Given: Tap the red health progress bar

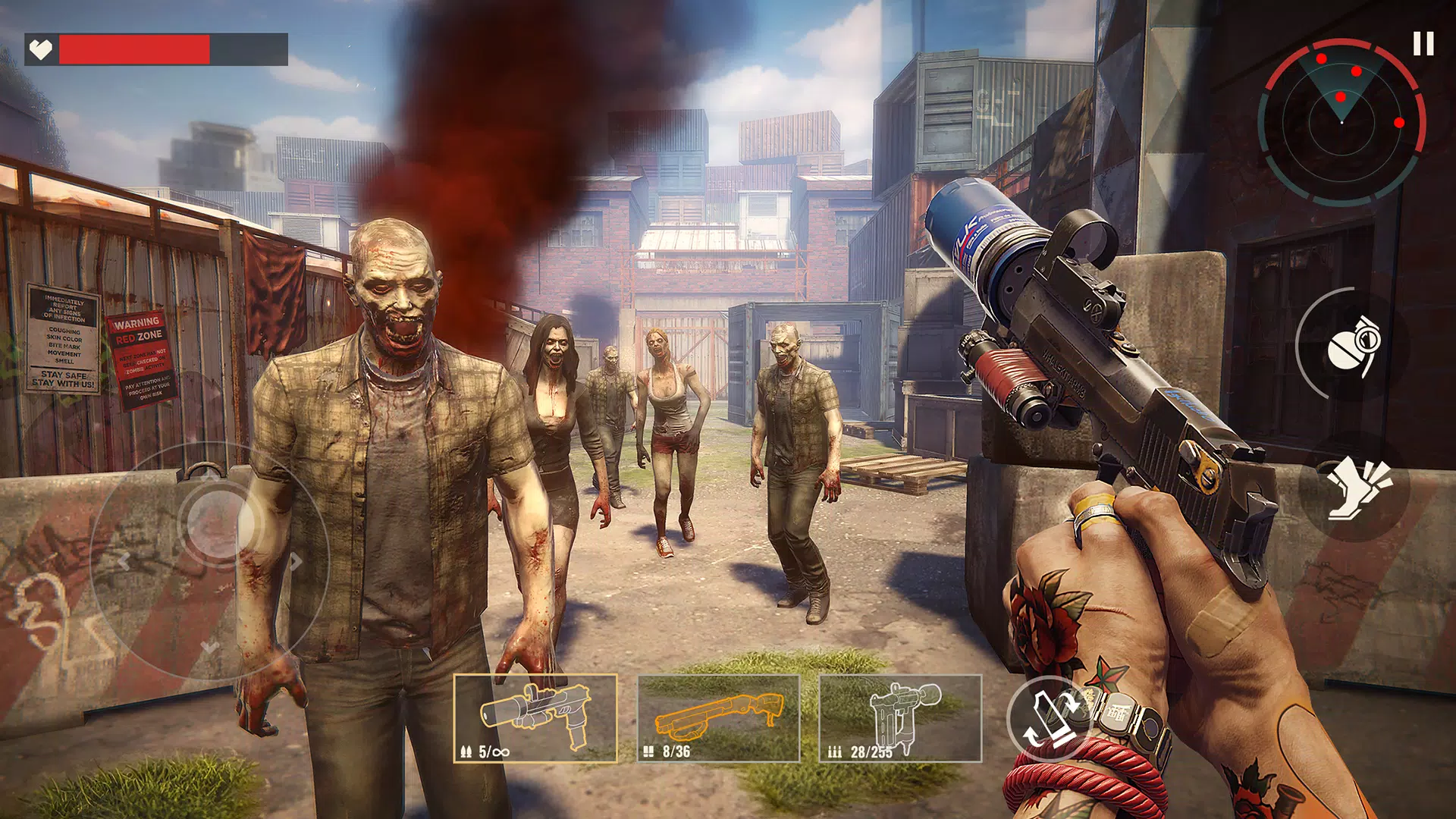Looking at the screenshot, I should click(133, 49).
